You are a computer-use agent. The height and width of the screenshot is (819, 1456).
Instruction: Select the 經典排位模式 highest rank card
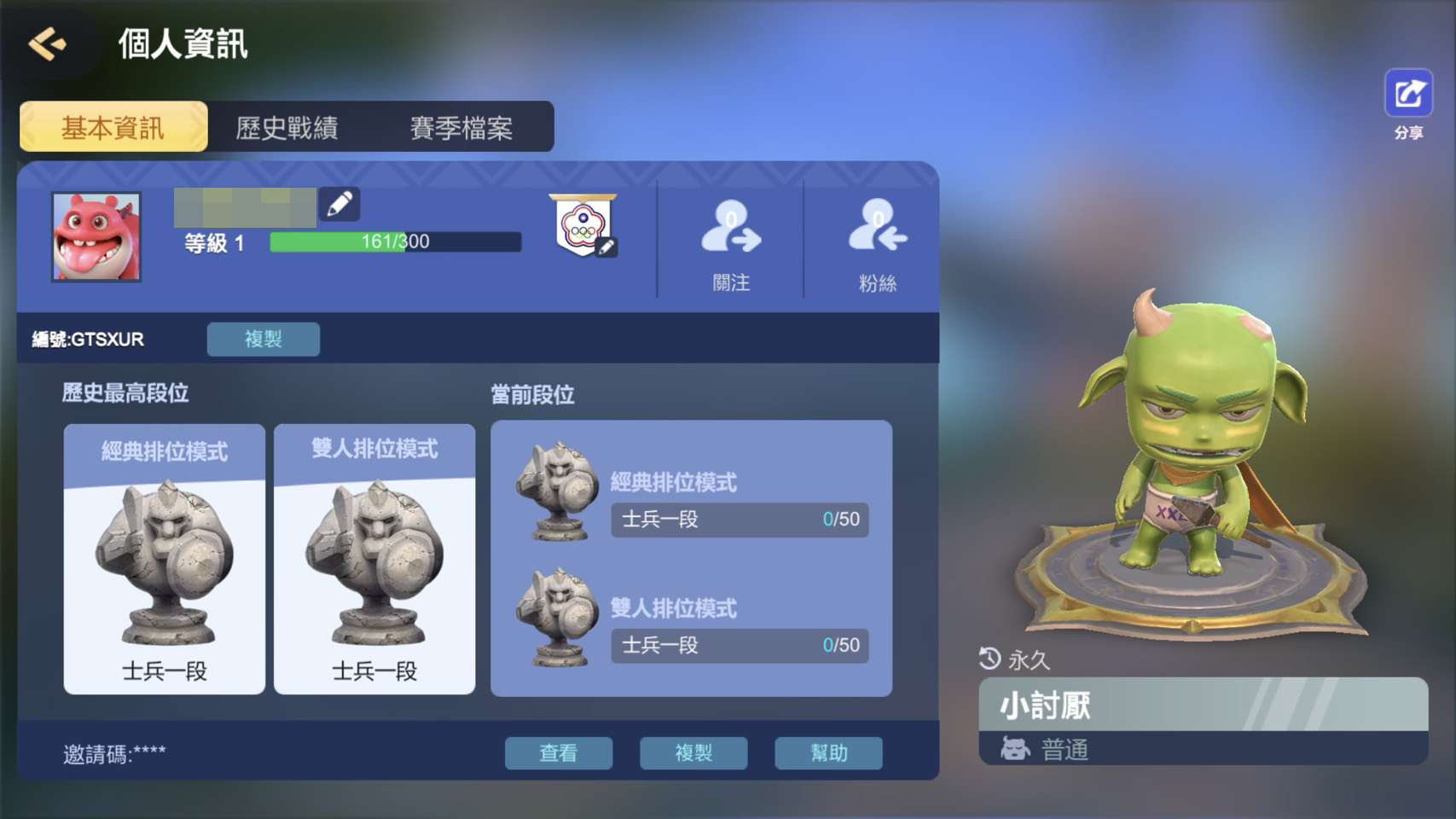165,559
